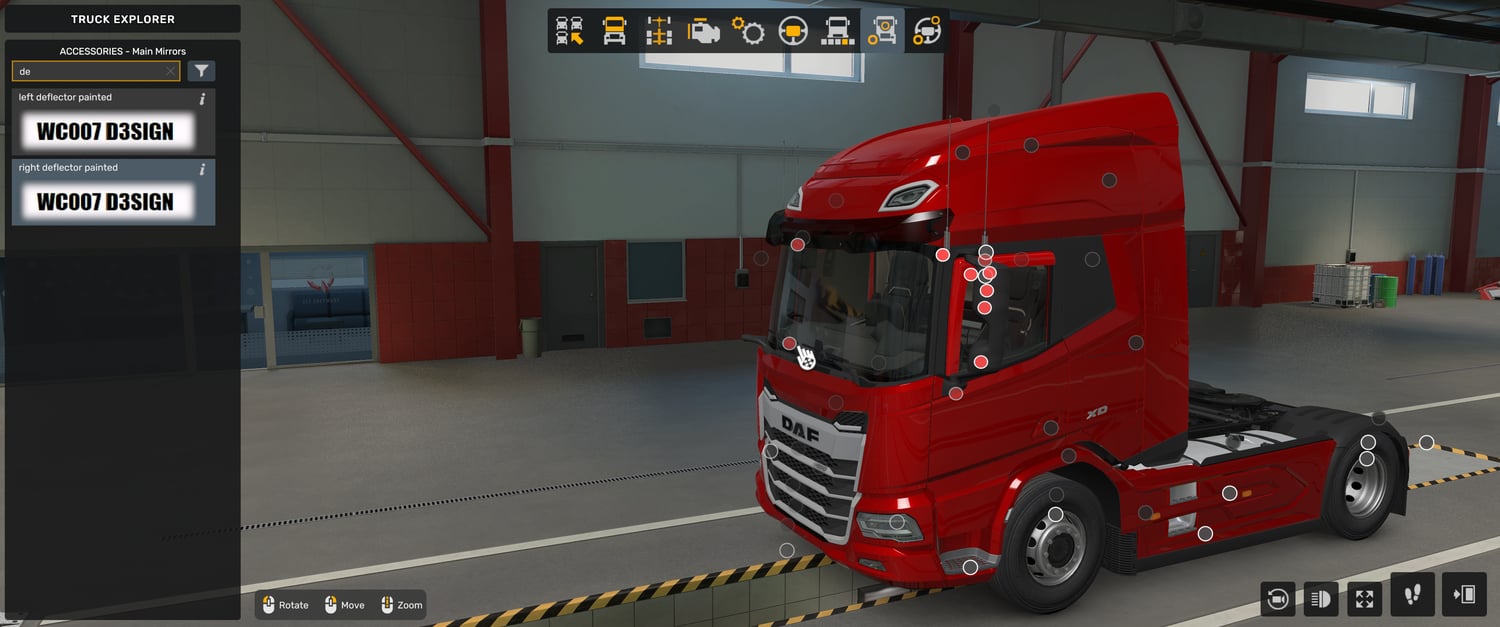Click the accessory search input box

[x=90, y=72]
